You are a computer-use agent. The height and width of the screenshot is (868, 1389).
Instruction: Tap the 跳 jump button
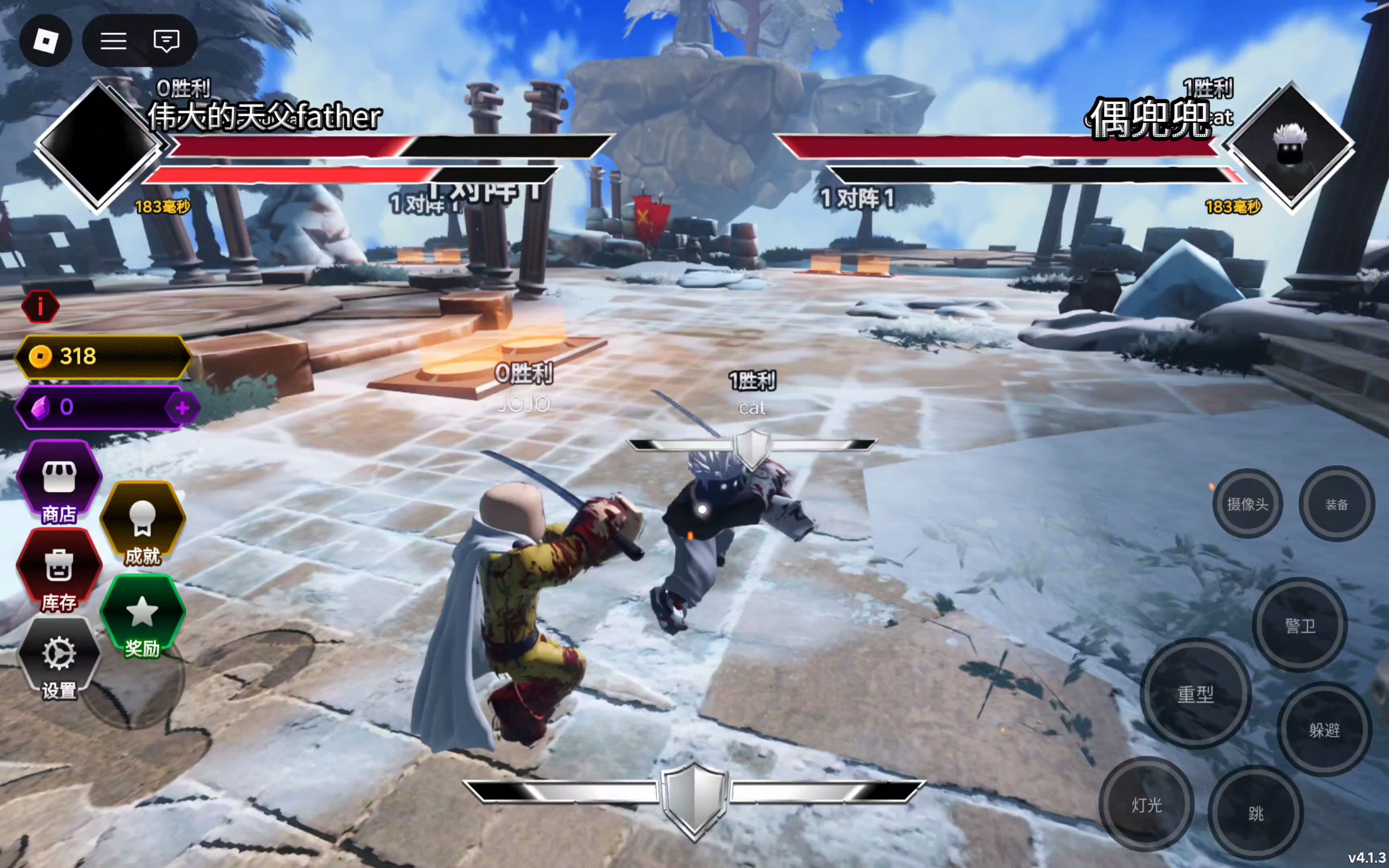click(x=1255, y=813)
